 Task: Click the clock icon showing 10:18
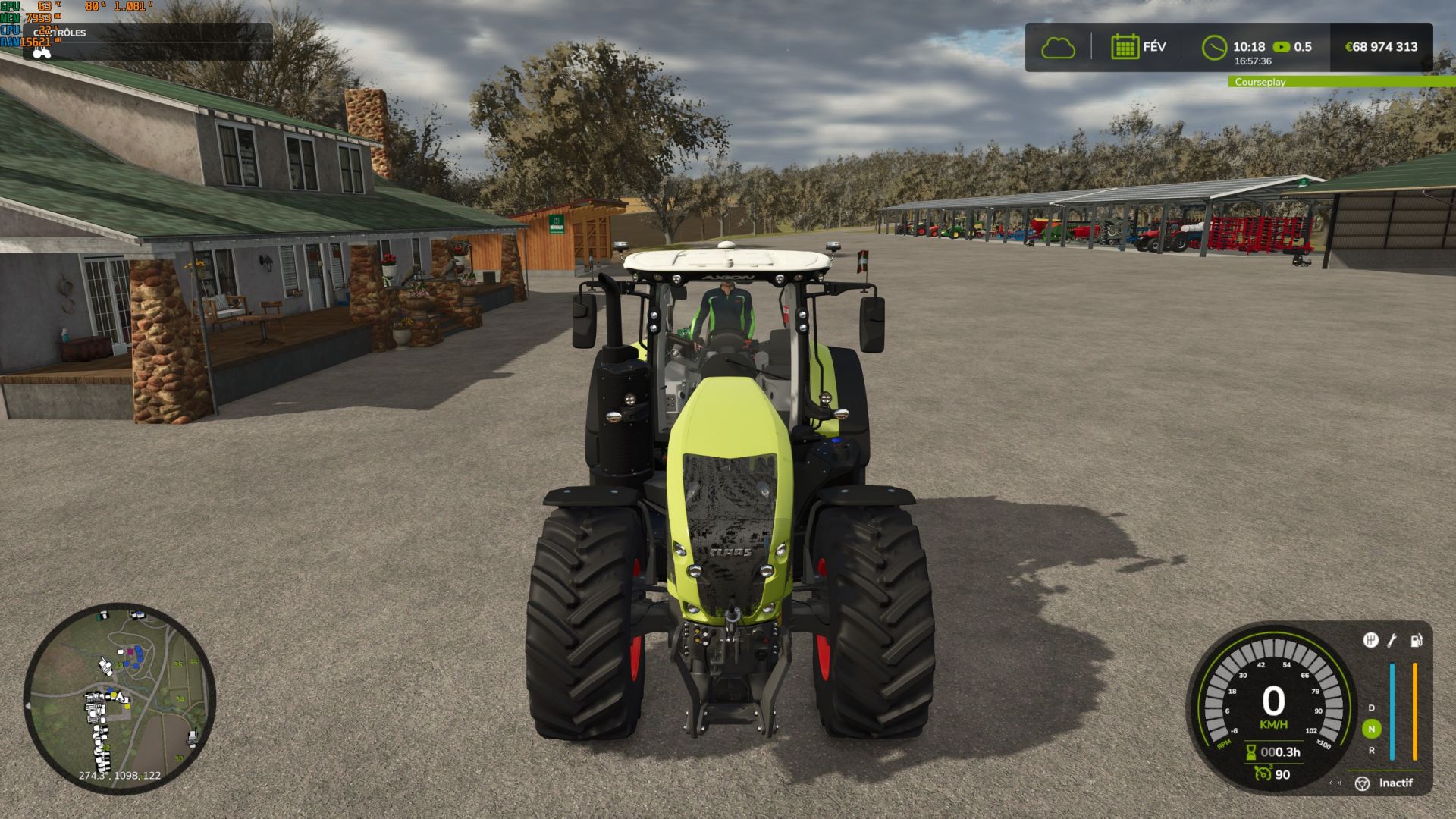pos(1214,47)
